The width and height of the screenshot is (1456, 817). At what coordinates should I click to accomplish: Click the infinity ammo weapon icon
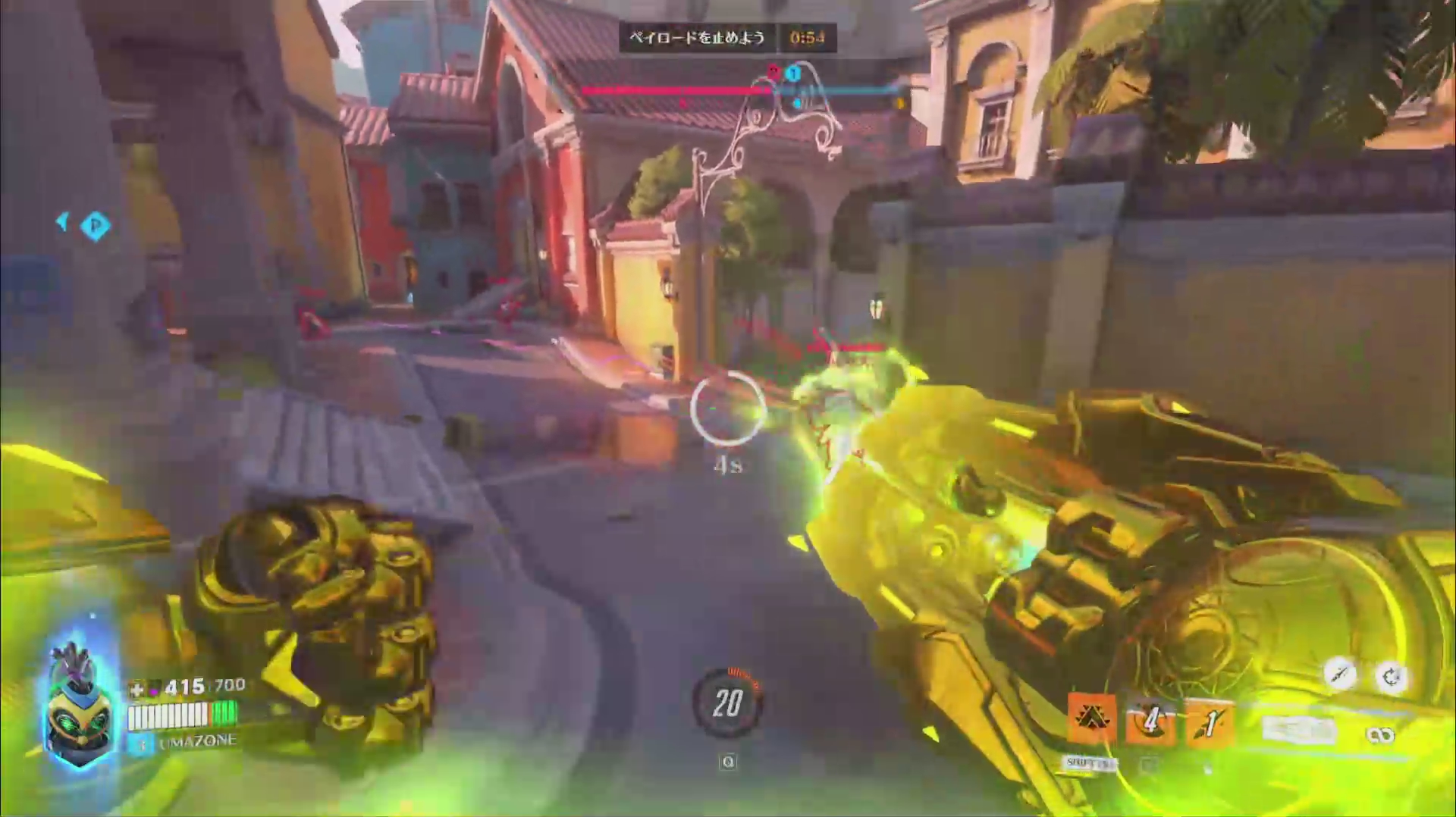click(1379, 734)
